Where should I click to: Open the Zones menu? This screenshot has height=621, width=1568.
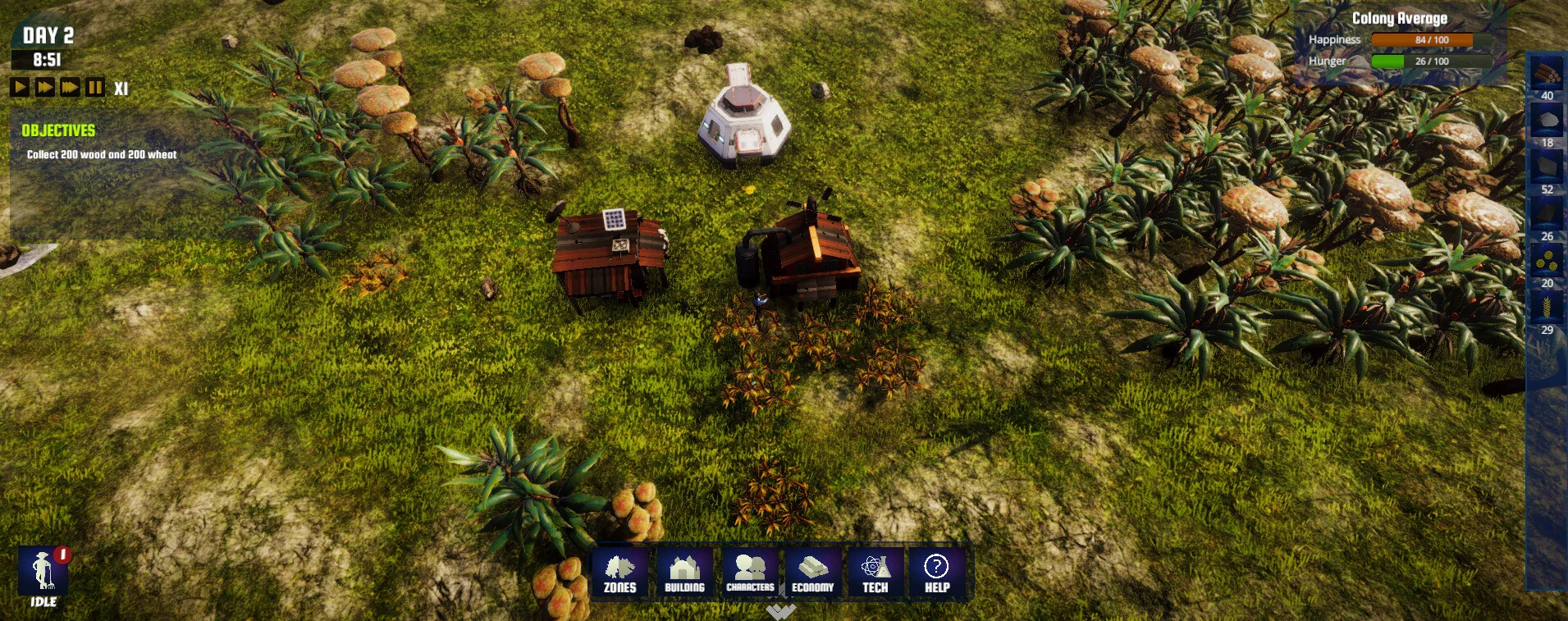(x=620, y=573)
